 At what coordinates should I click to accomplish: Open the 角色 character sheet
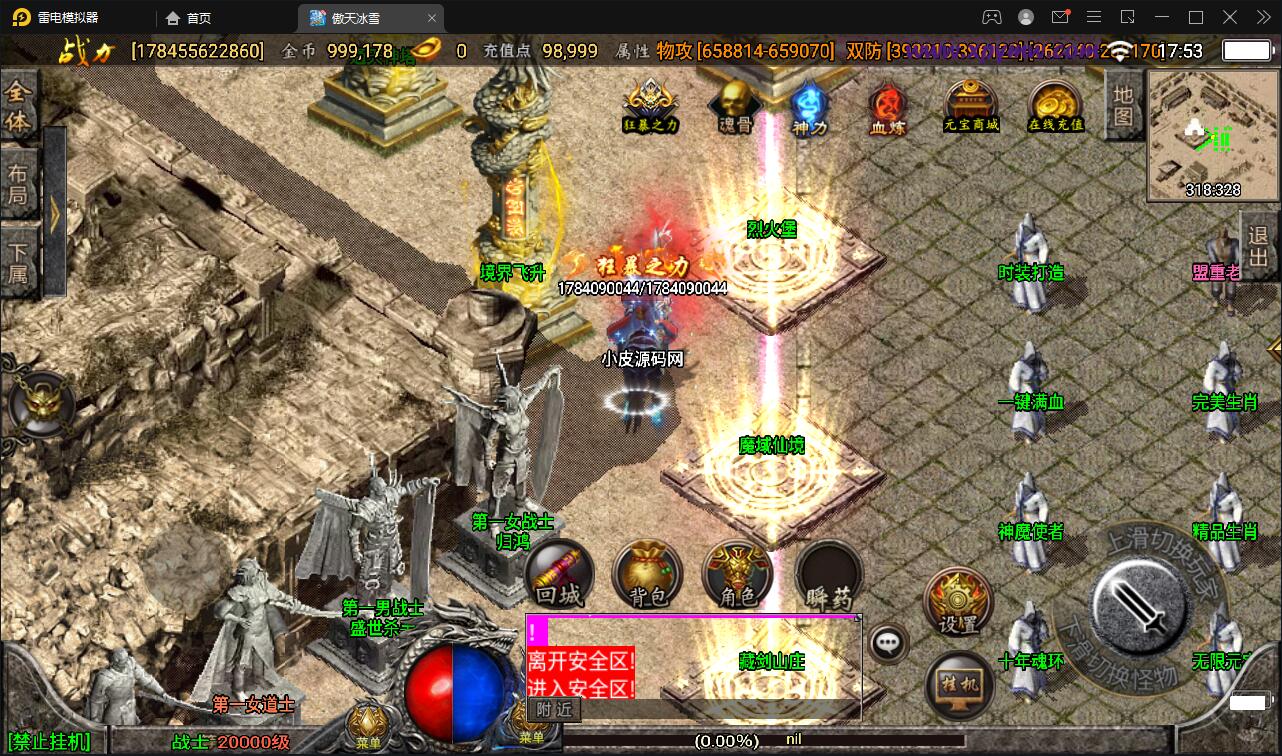(x=738, y=575)
